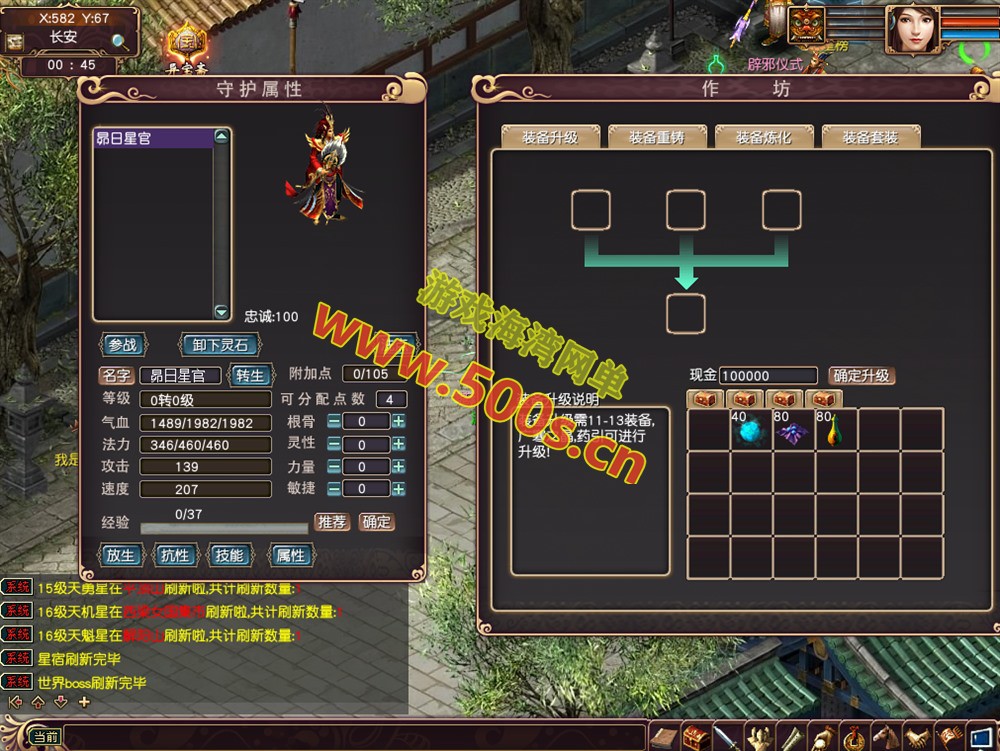
Task: Switch to the 装备套装 tab
Action: click(869, 137)
